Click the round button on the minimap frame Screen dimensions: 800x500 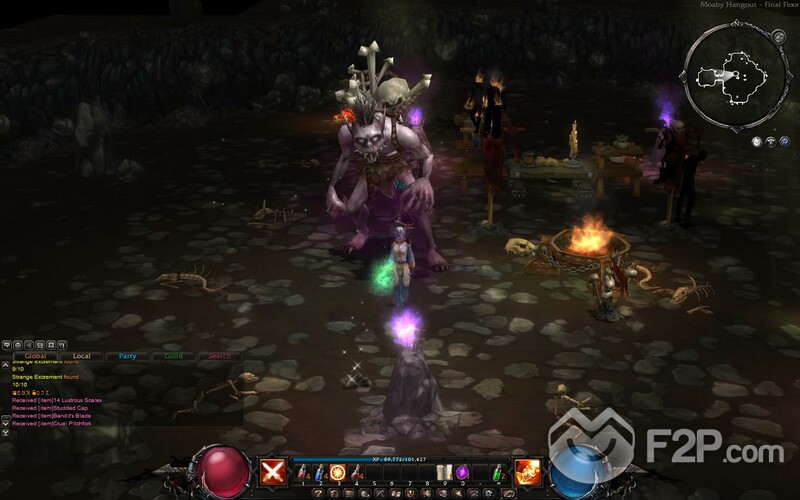click(x=778, y=37)
